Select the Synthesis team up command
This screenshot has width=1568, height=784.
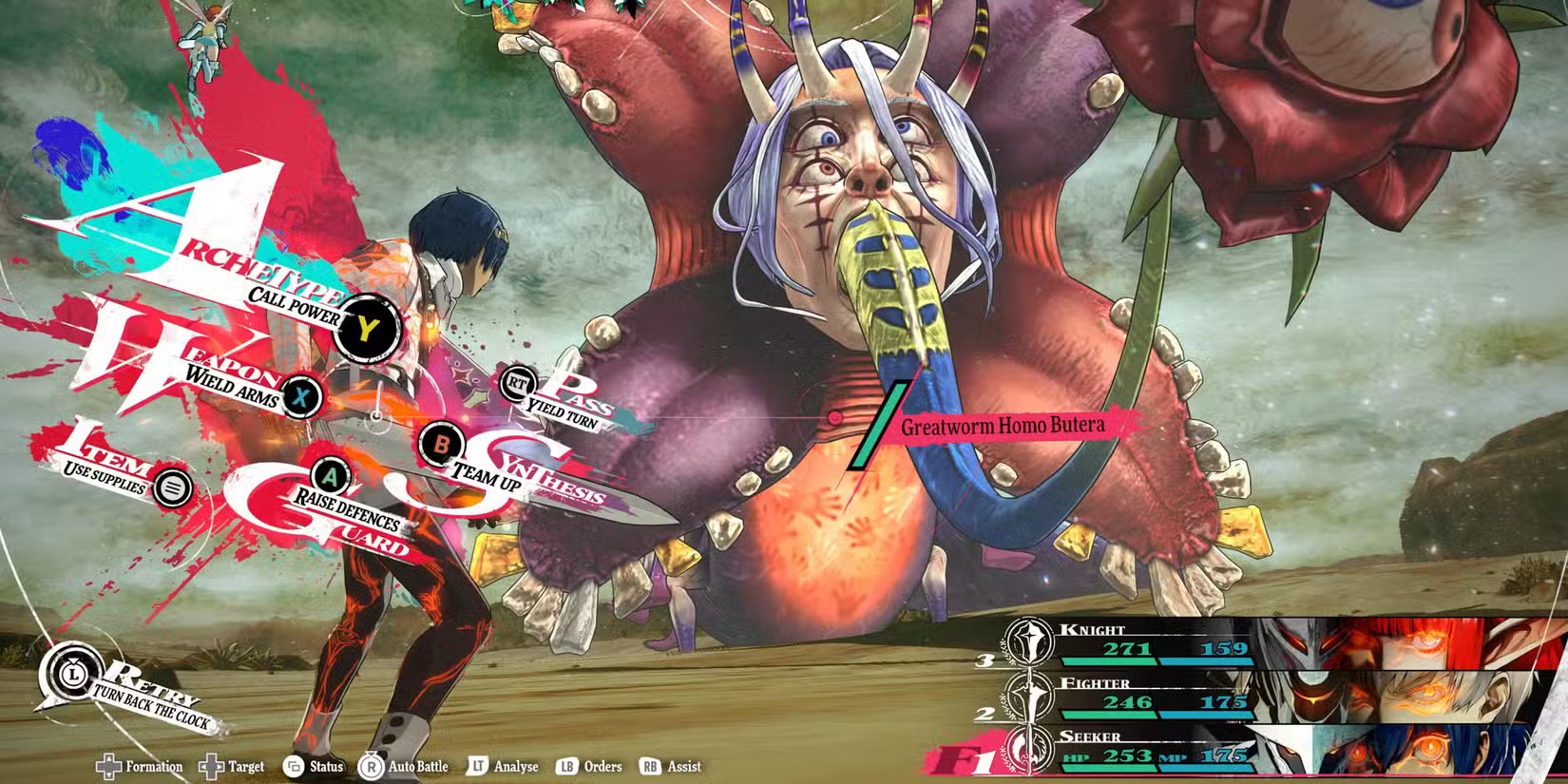pos(441,444)
